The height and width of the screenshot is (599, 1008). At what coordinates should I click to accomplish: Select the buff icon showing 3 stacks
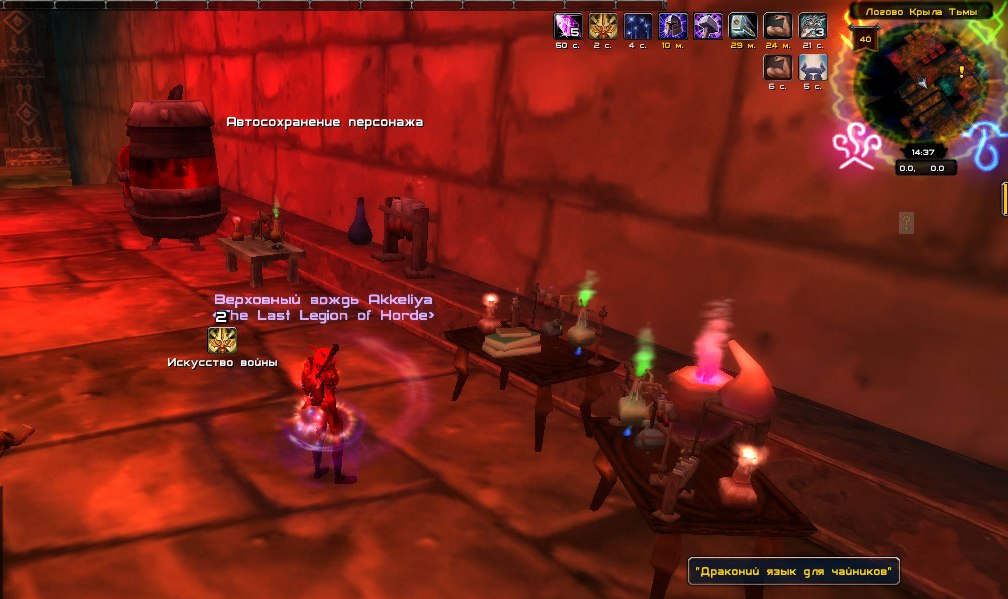click(x=813, y=26)
